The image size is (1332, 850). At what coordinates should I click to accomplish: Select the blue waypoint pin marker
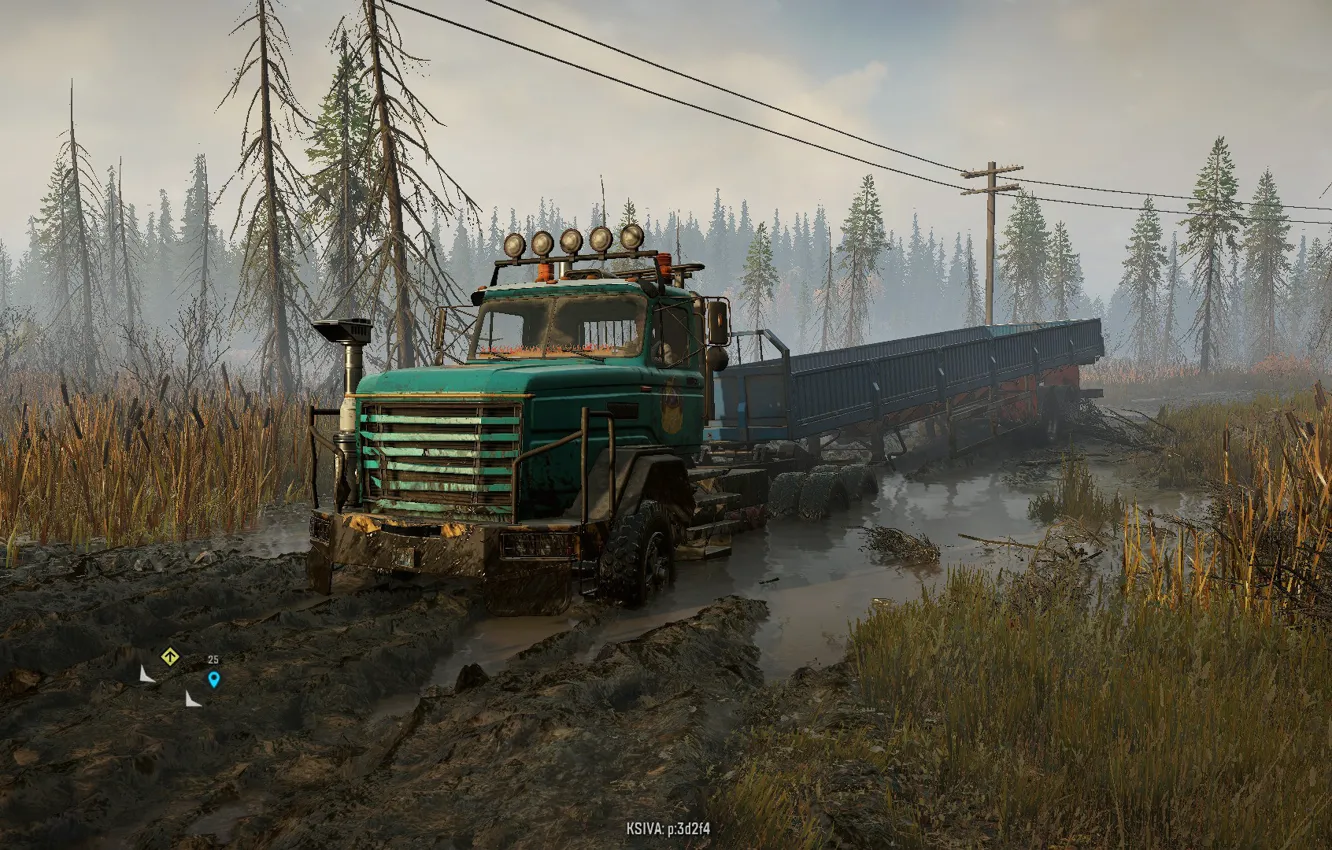click(x=213, y=679)
